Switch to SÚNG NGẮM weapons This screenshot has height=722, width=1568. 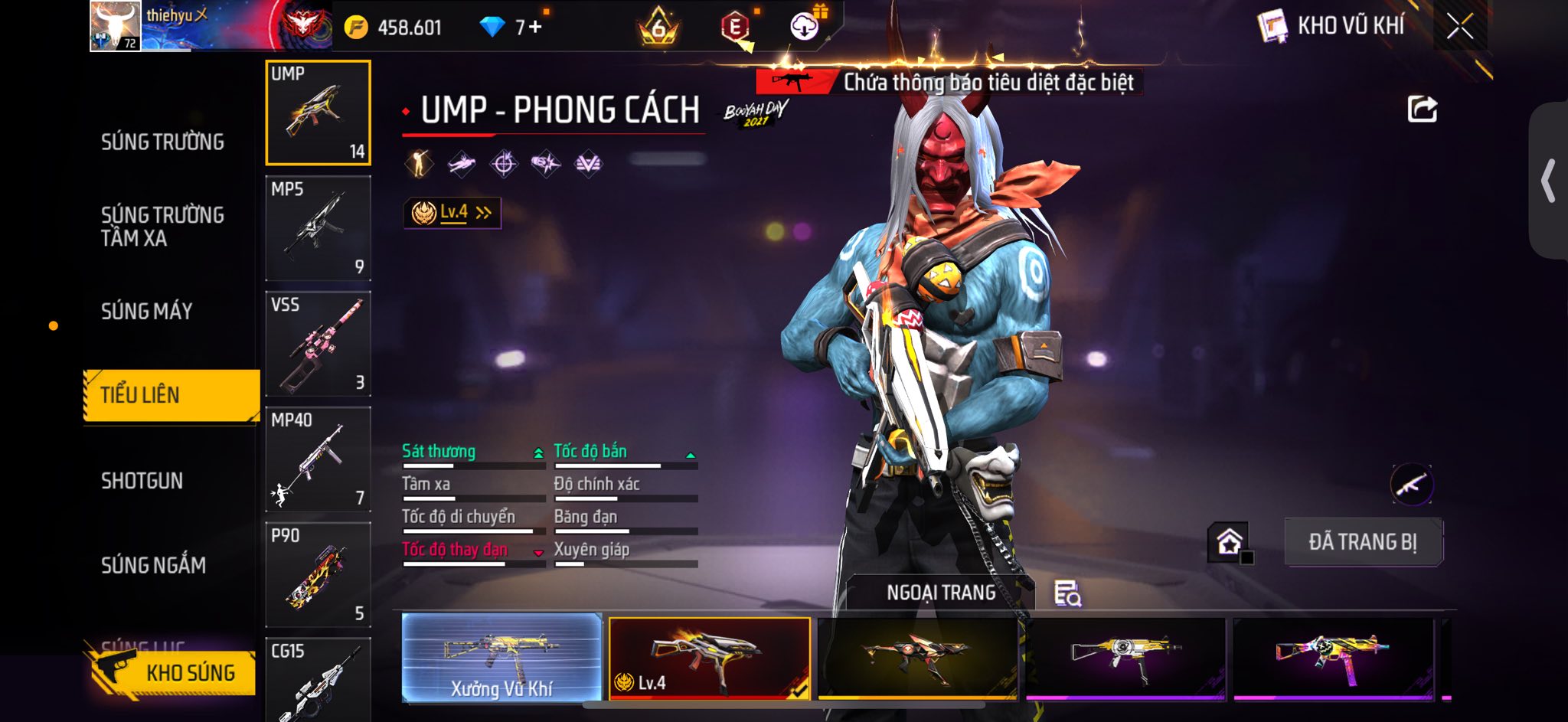(153, 565)
